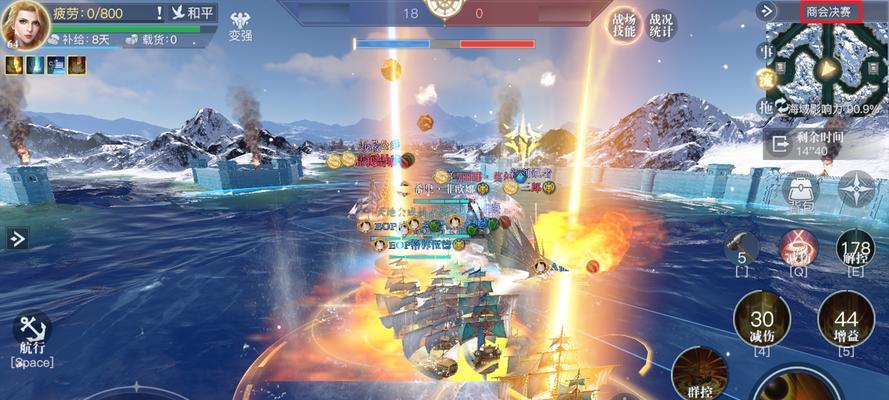
Task: Use the hammer repair item
Action: pyautogui.click(x=741, y=246)
